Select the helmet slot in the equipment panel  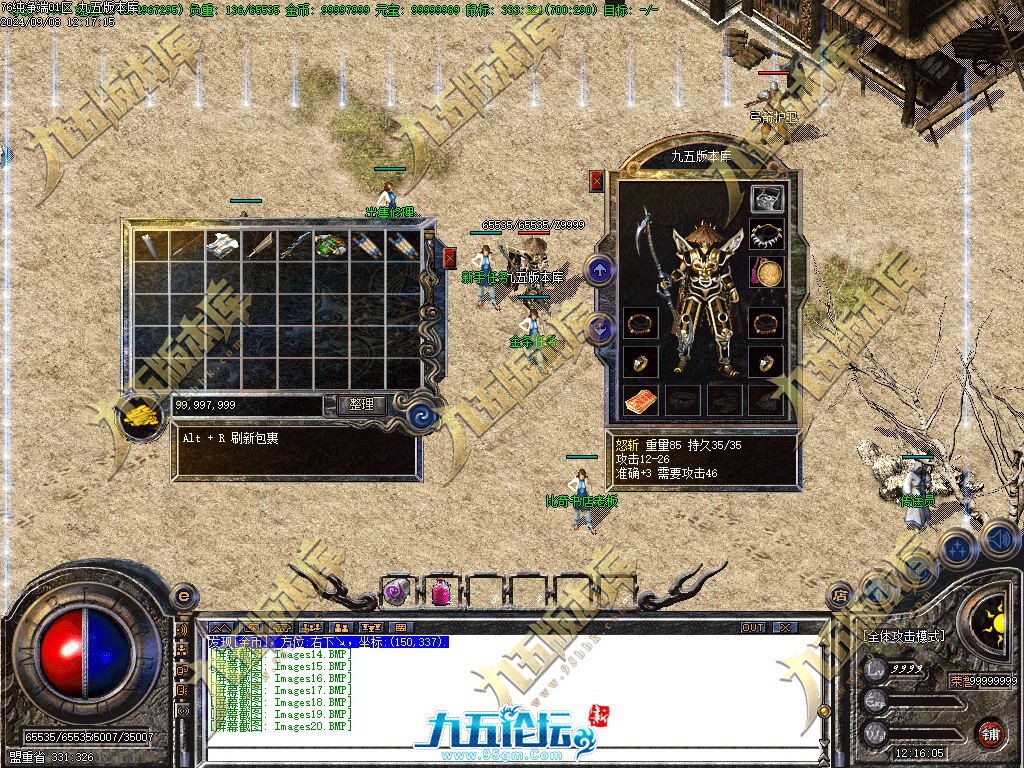tap(767, 199)
